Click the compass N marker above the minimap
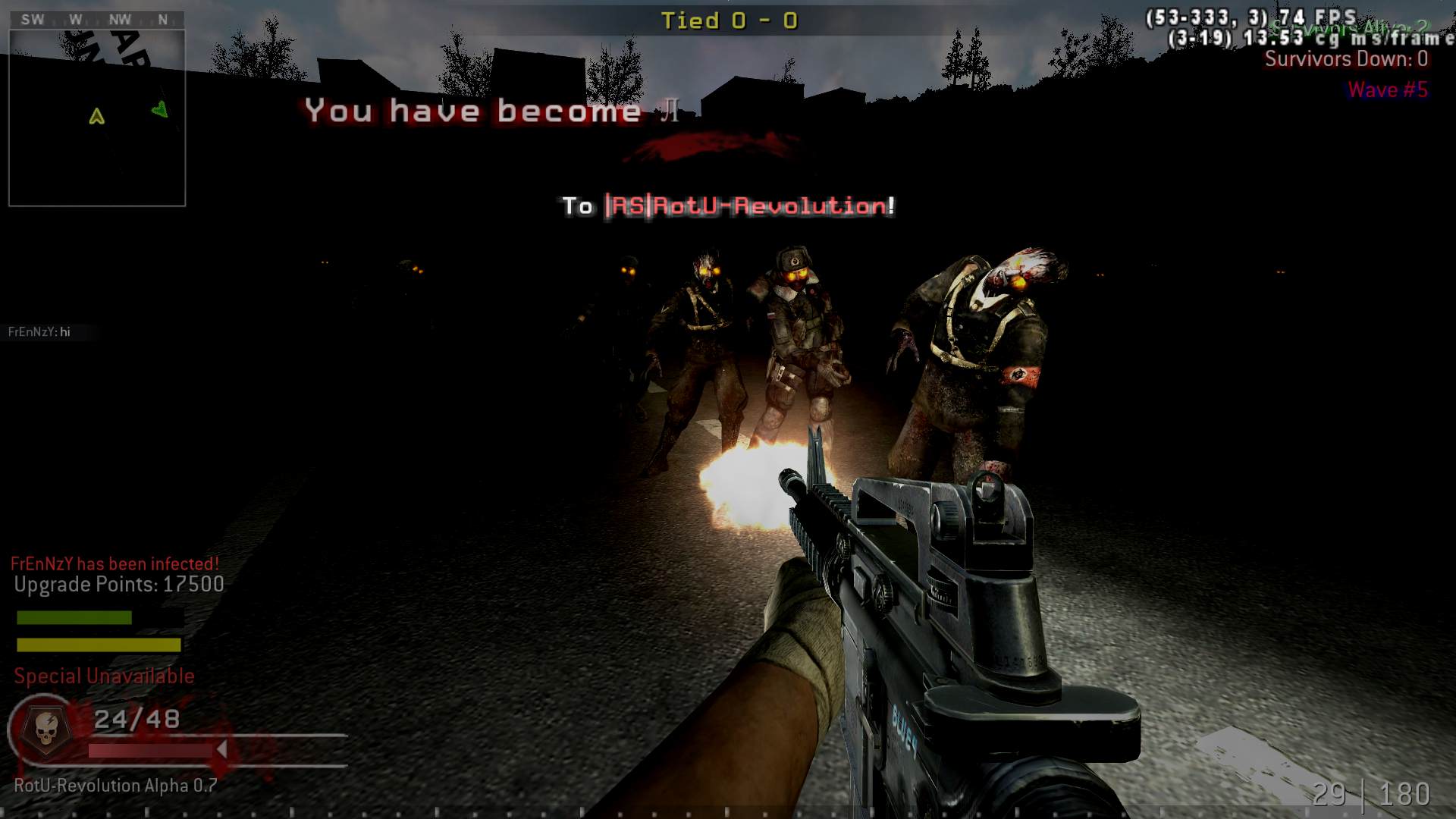Viewport: 1456px width, 819px height. pos(163,20)
